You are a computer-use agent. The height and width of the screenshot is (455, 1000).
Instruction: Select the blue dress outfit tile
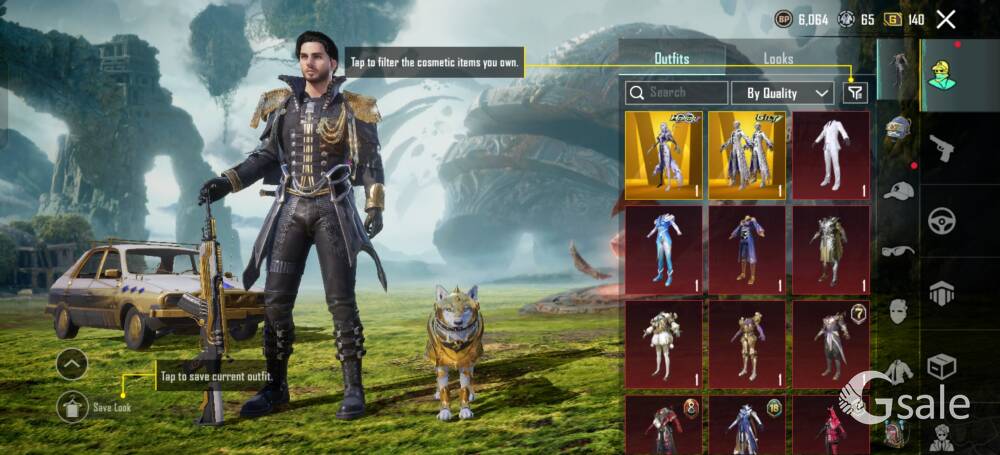tap(663, 250)
